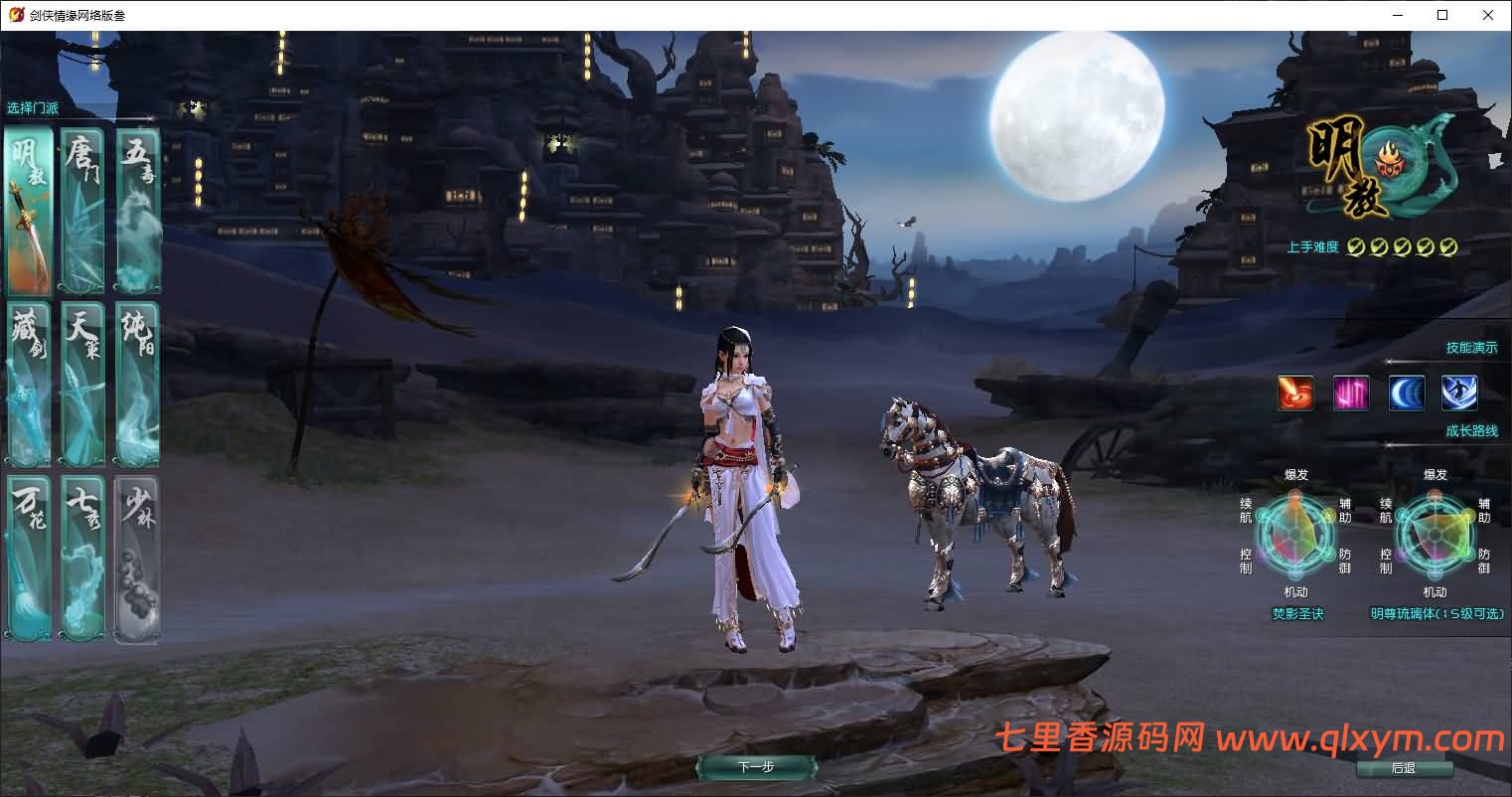
Task: Click the 下一步 button to continue
Action: [x=757, y=766]
